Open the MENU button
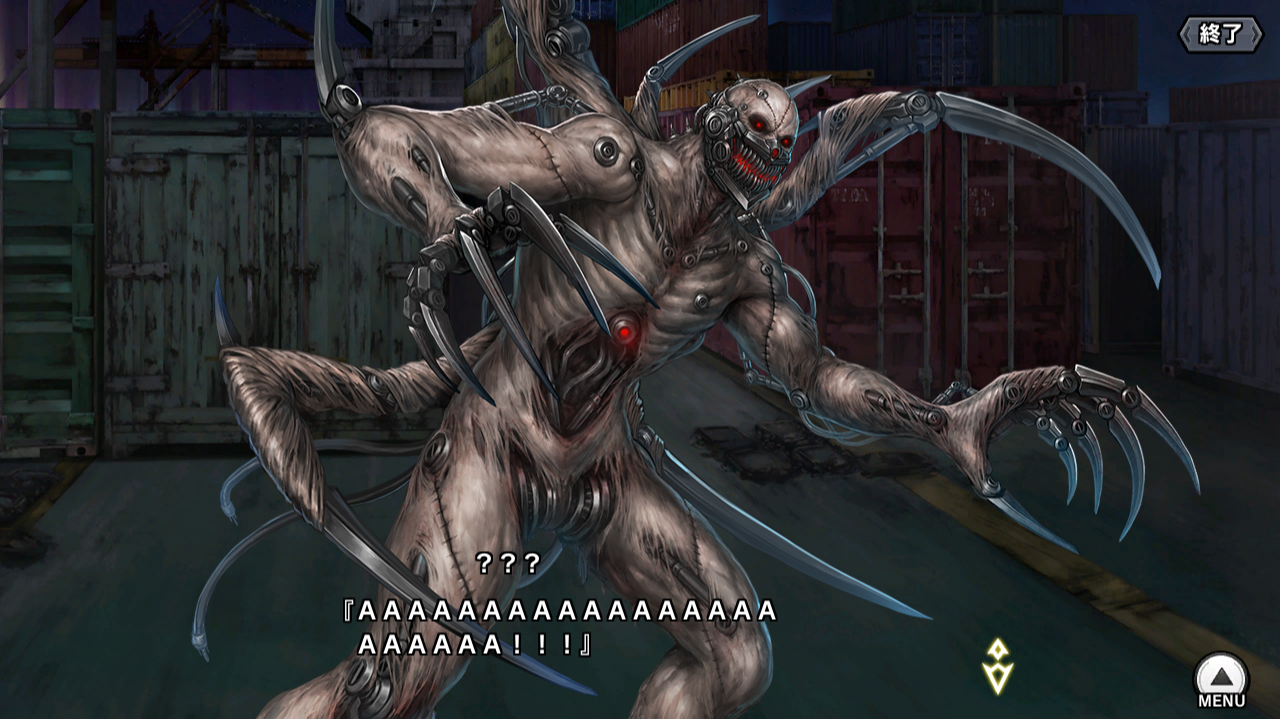 click(x=1221, y=680)
